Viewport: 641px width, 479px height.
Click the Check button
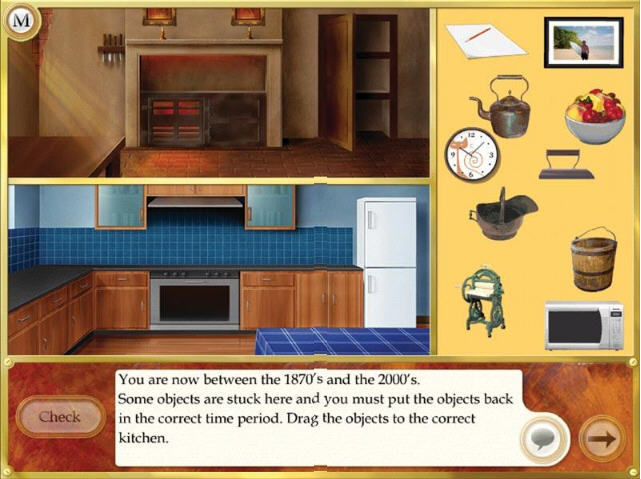(x=60, y=416)
